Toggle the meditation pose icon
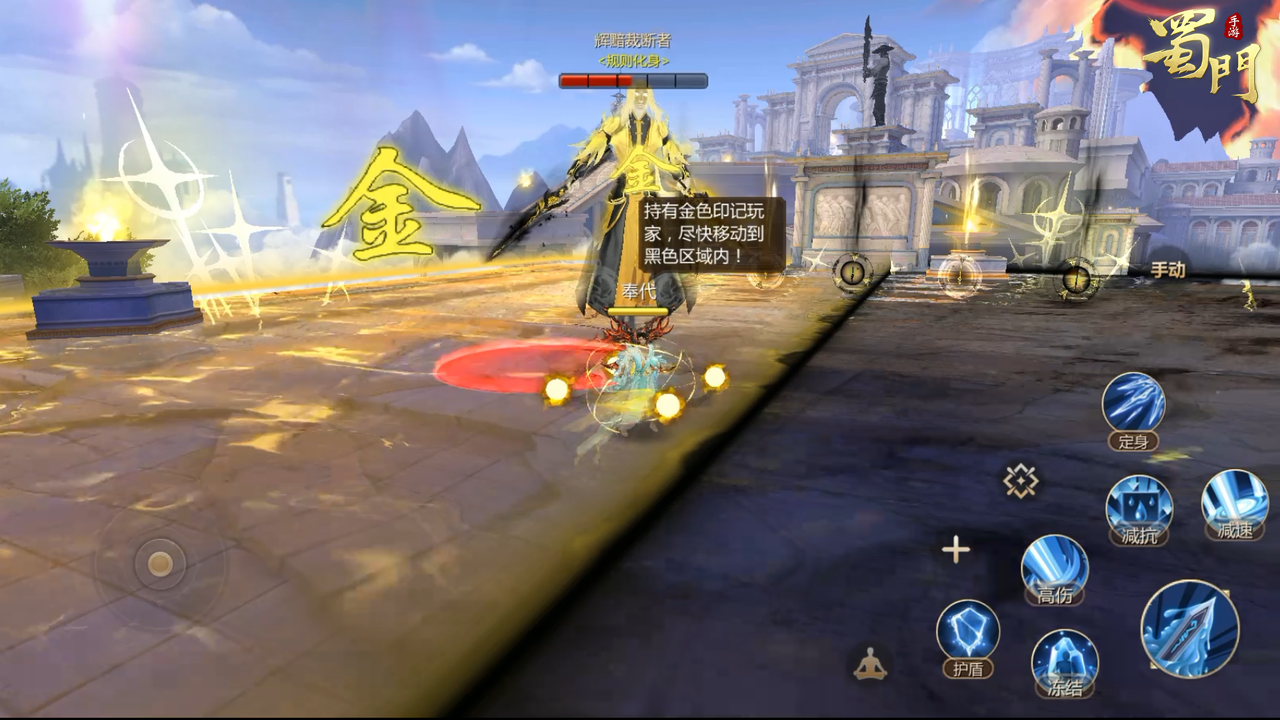Image resolution: width=1280 pixels, height=720 pixels. pos(870,664)
